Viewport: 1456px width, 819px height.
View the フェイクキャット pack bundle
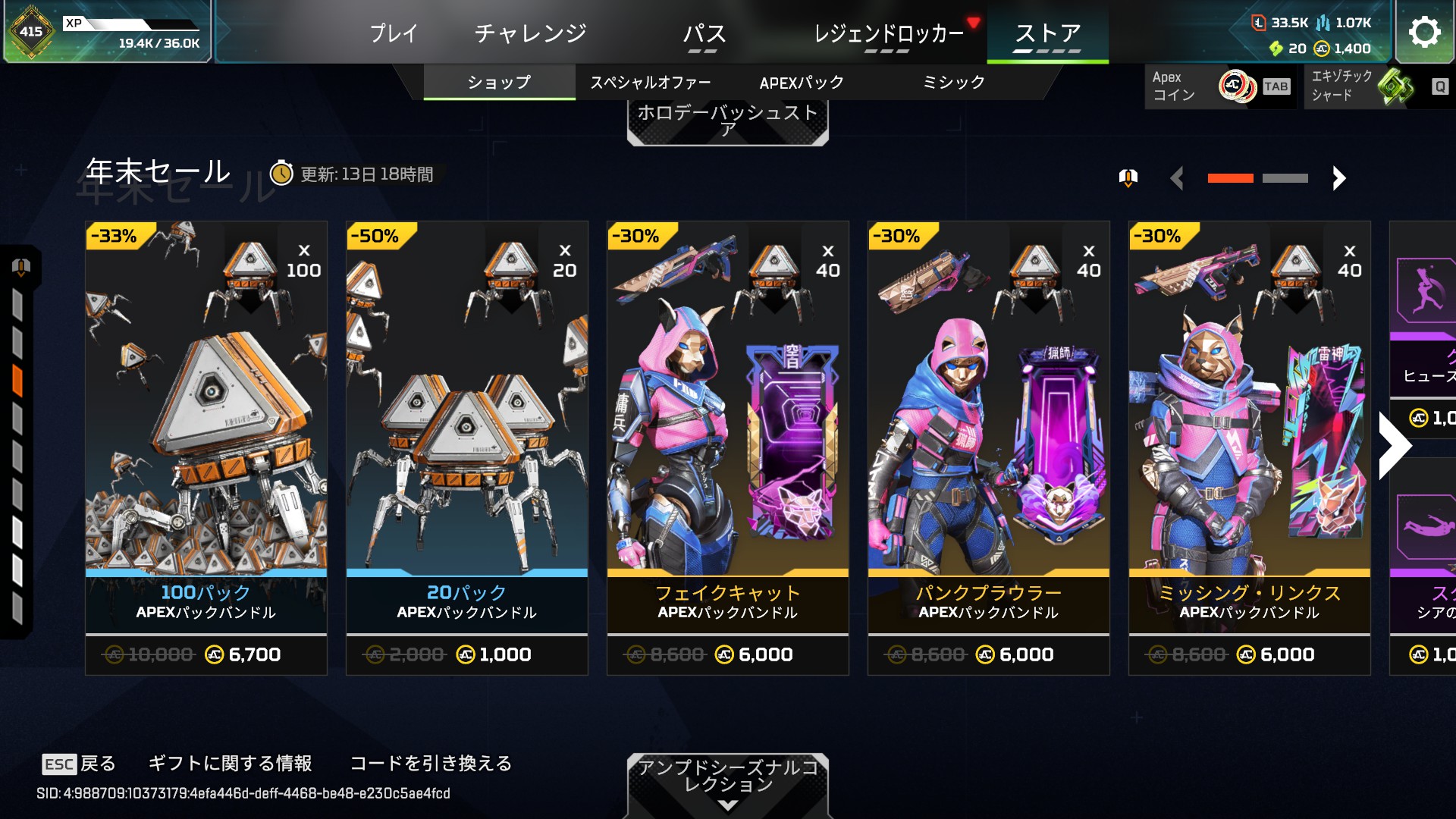[728, 447]
